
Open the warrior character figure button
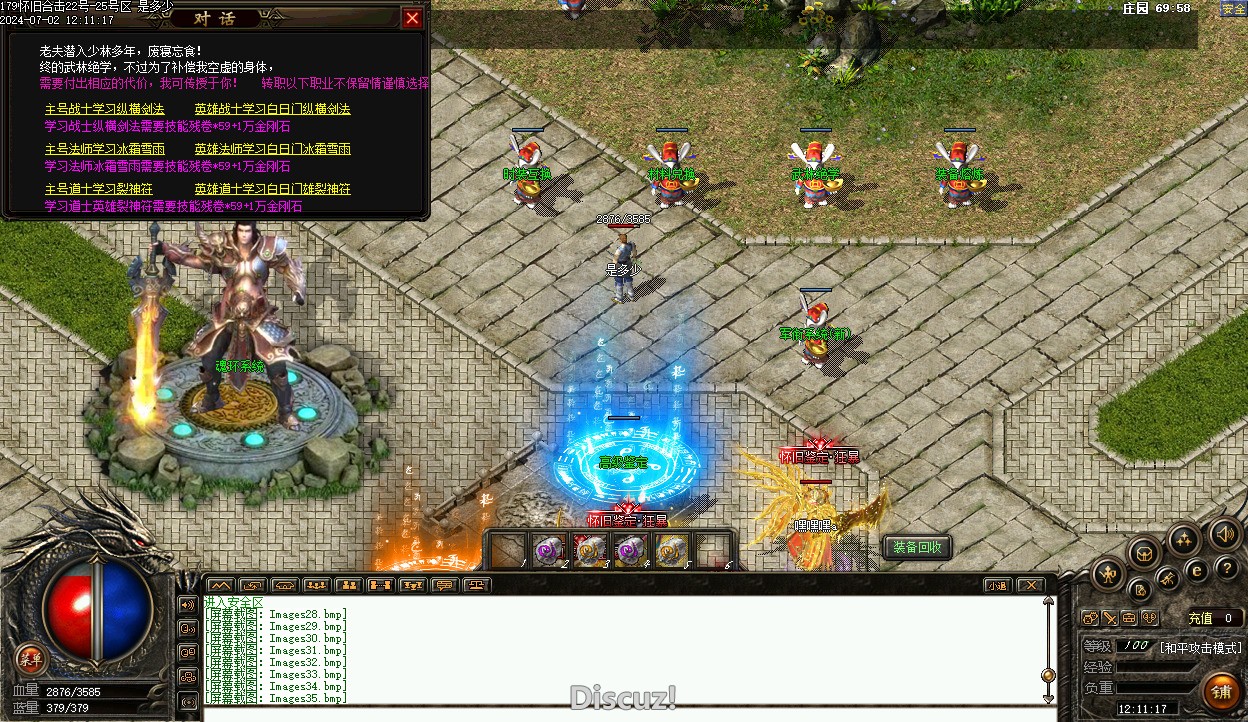point(1109,574)
